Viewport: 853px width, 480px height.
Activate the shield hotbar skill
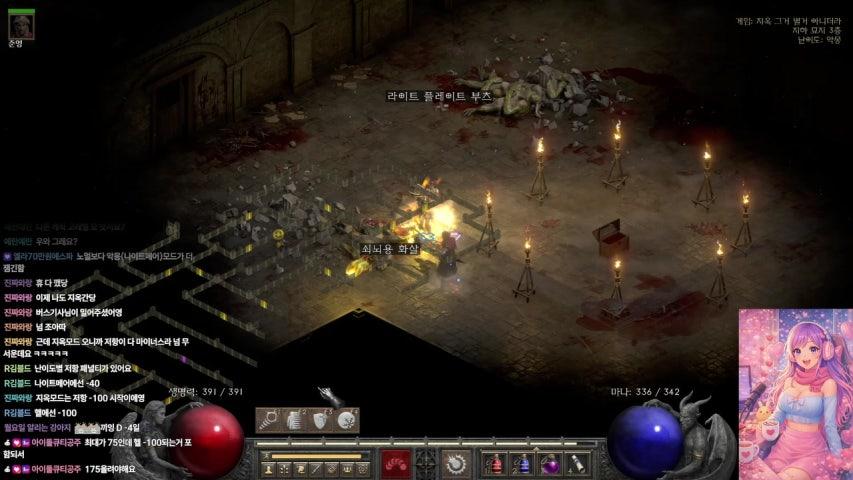pyautogui.click(x=320, y=421)
